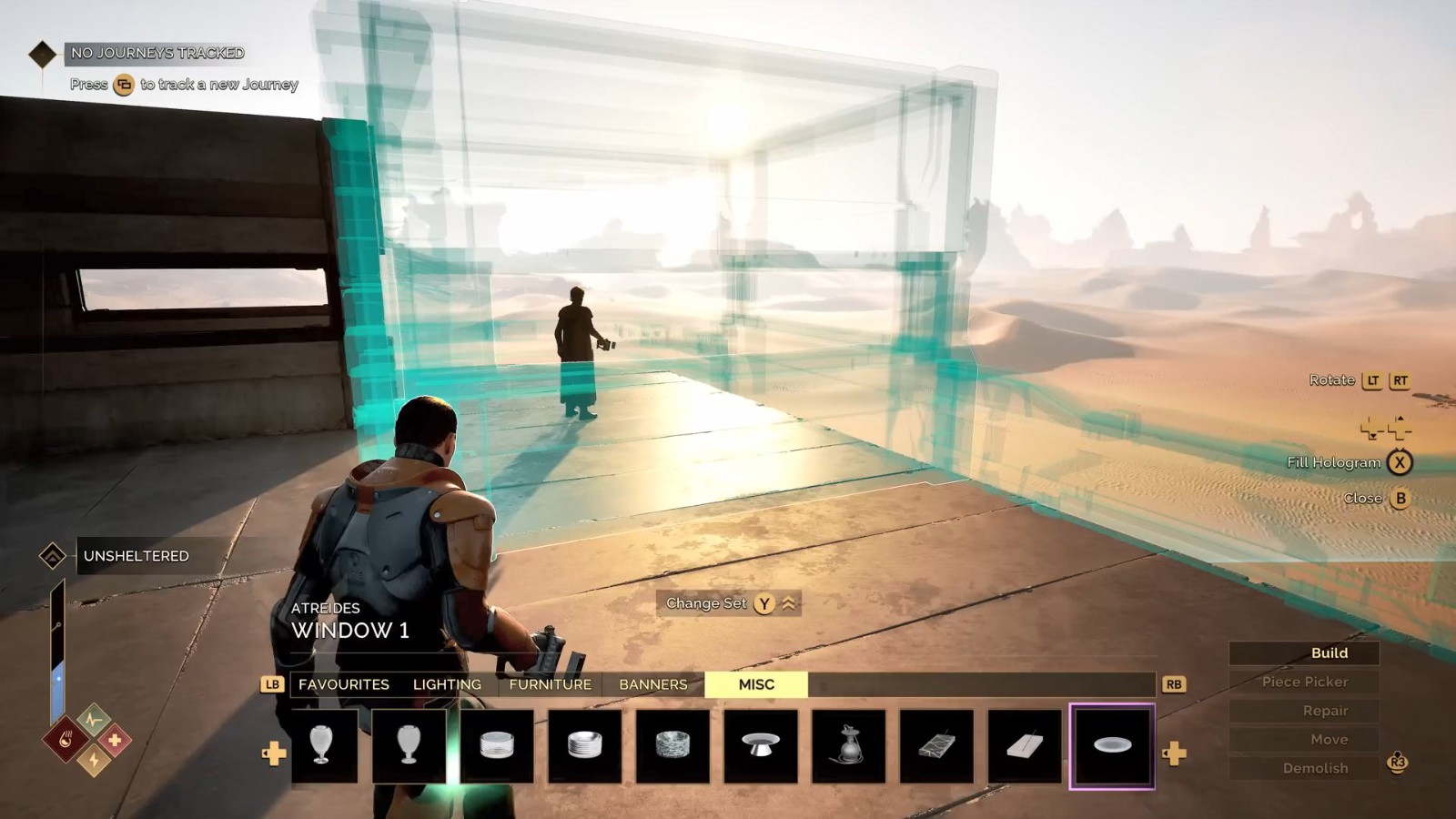Image resolution: width=1456 pixels, height=819 pixels.
Task: Choose the hookah decoration slot
Action: 848,746
